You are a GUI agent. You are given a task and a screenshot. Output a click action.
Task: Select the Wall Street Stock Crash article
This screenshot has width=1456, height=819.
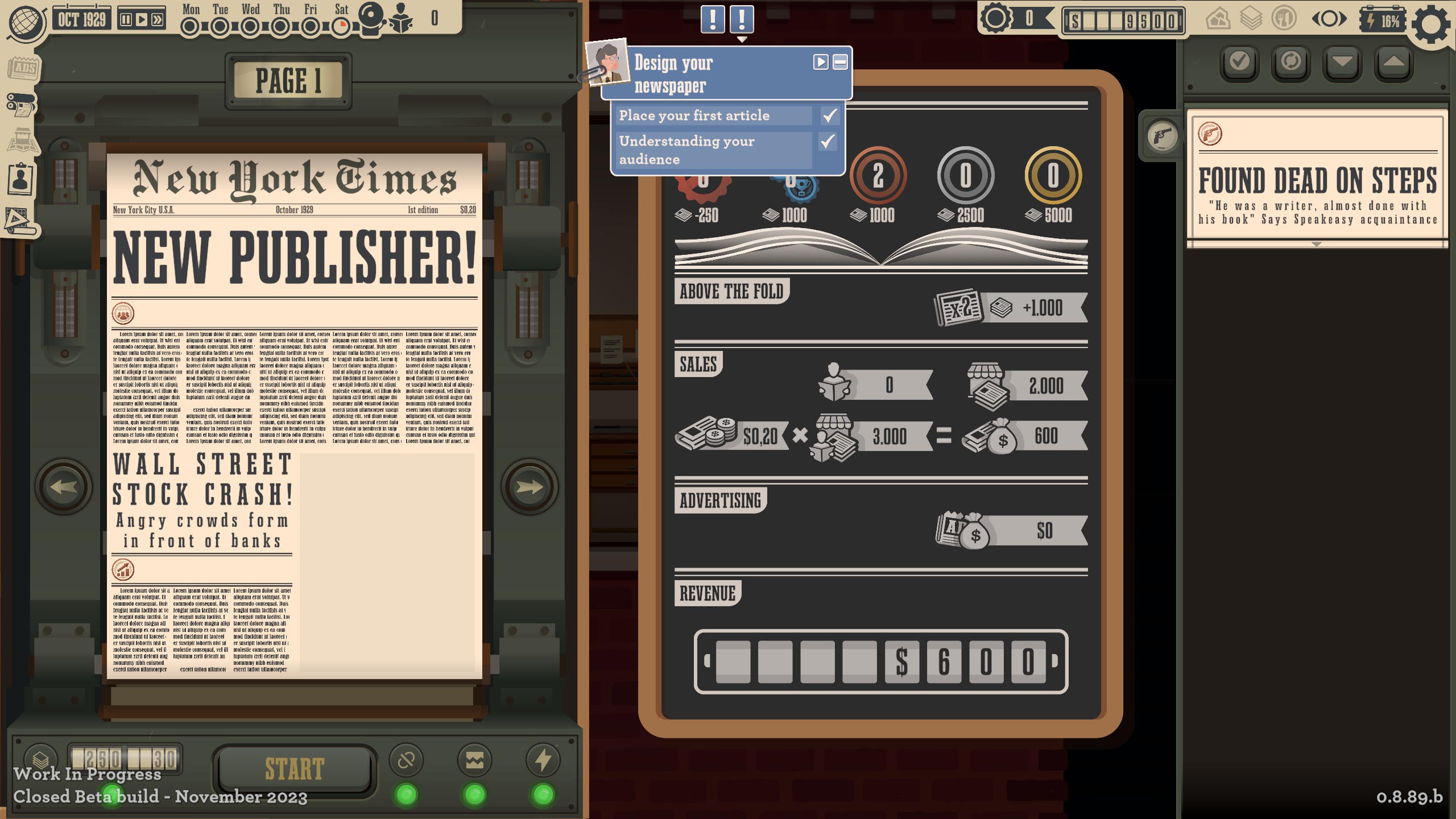tap(202, 502)
